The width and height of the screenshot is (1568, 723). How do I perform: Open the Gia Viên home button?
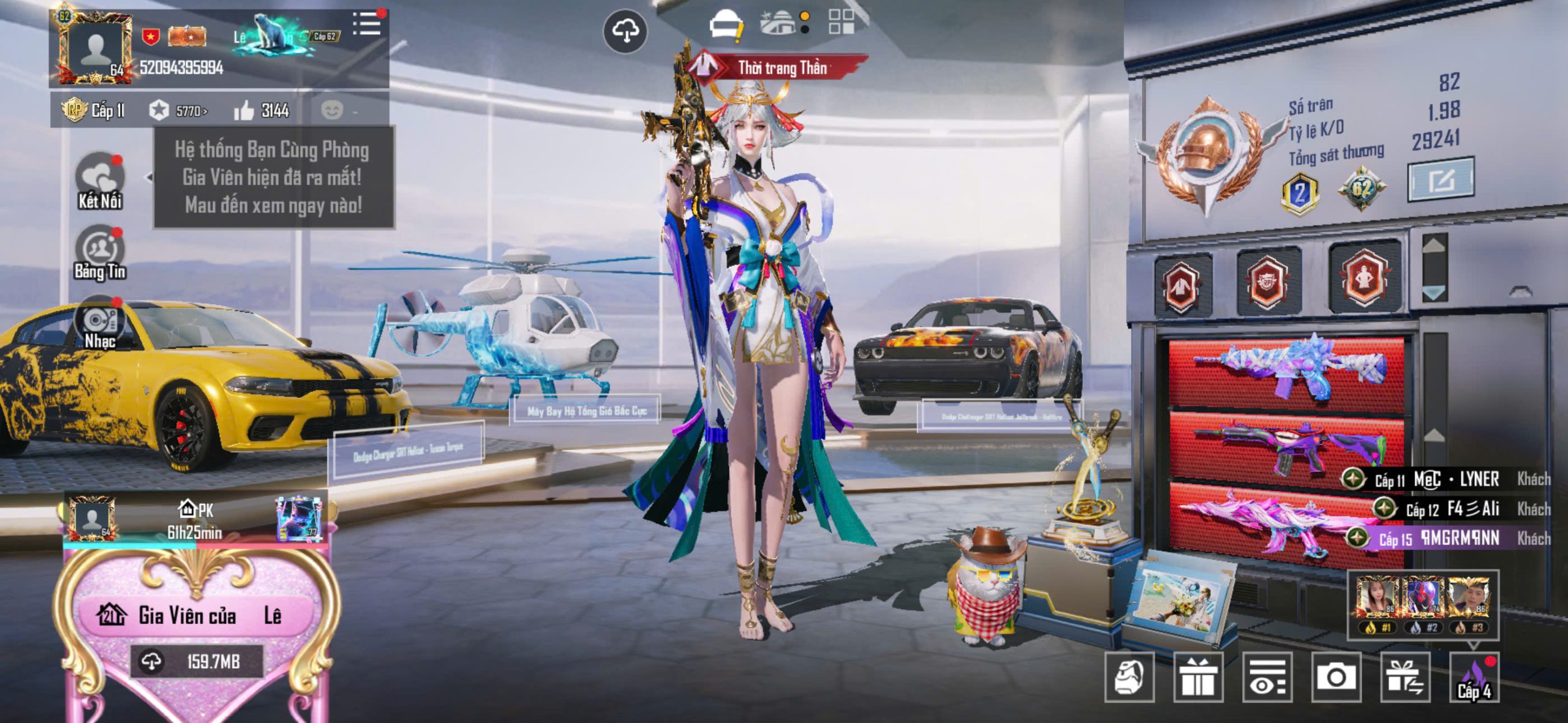190,615
